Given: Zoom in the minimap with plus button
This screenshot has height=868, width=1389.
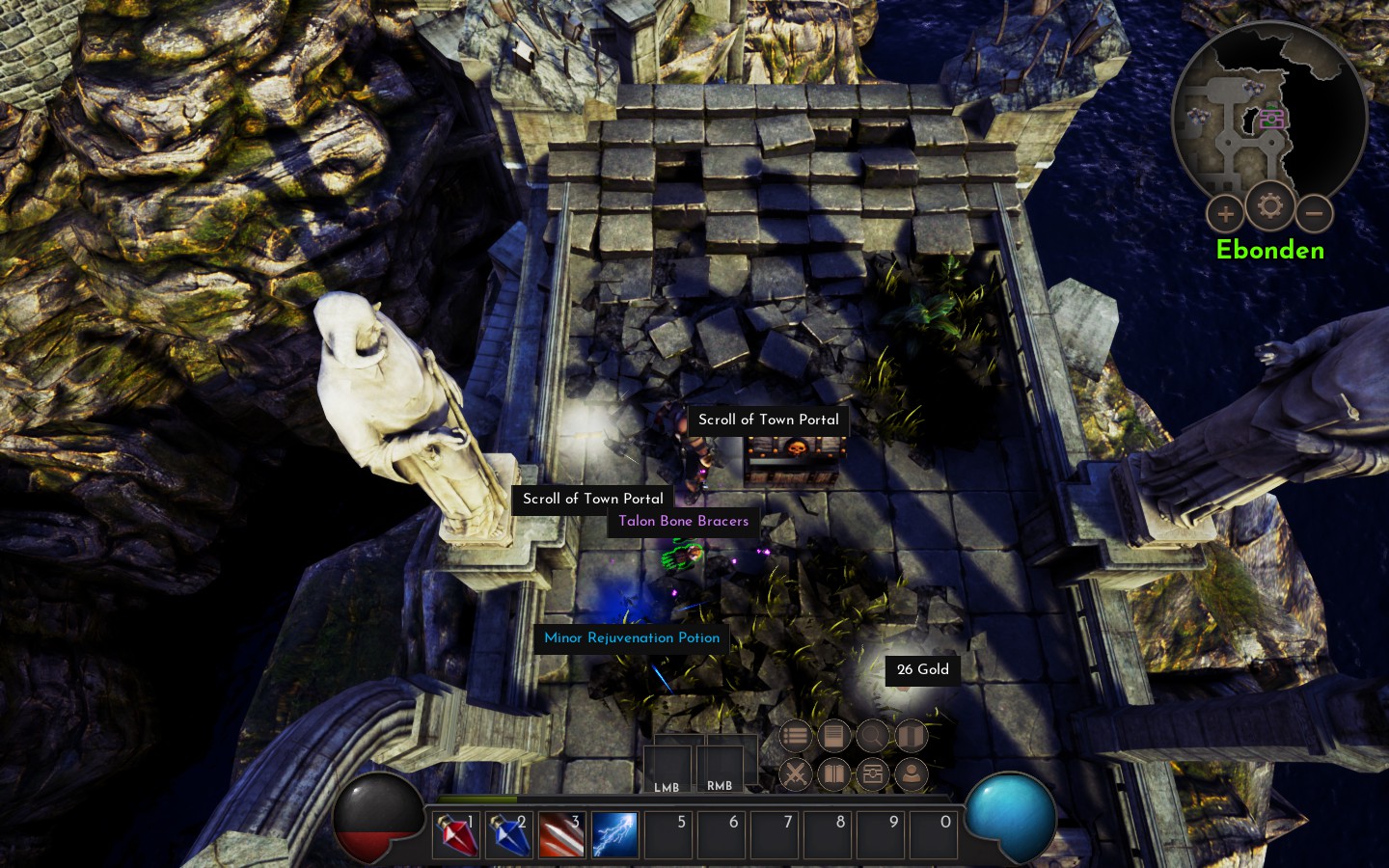Looking at the screenshot, I should coord(1225,214).
